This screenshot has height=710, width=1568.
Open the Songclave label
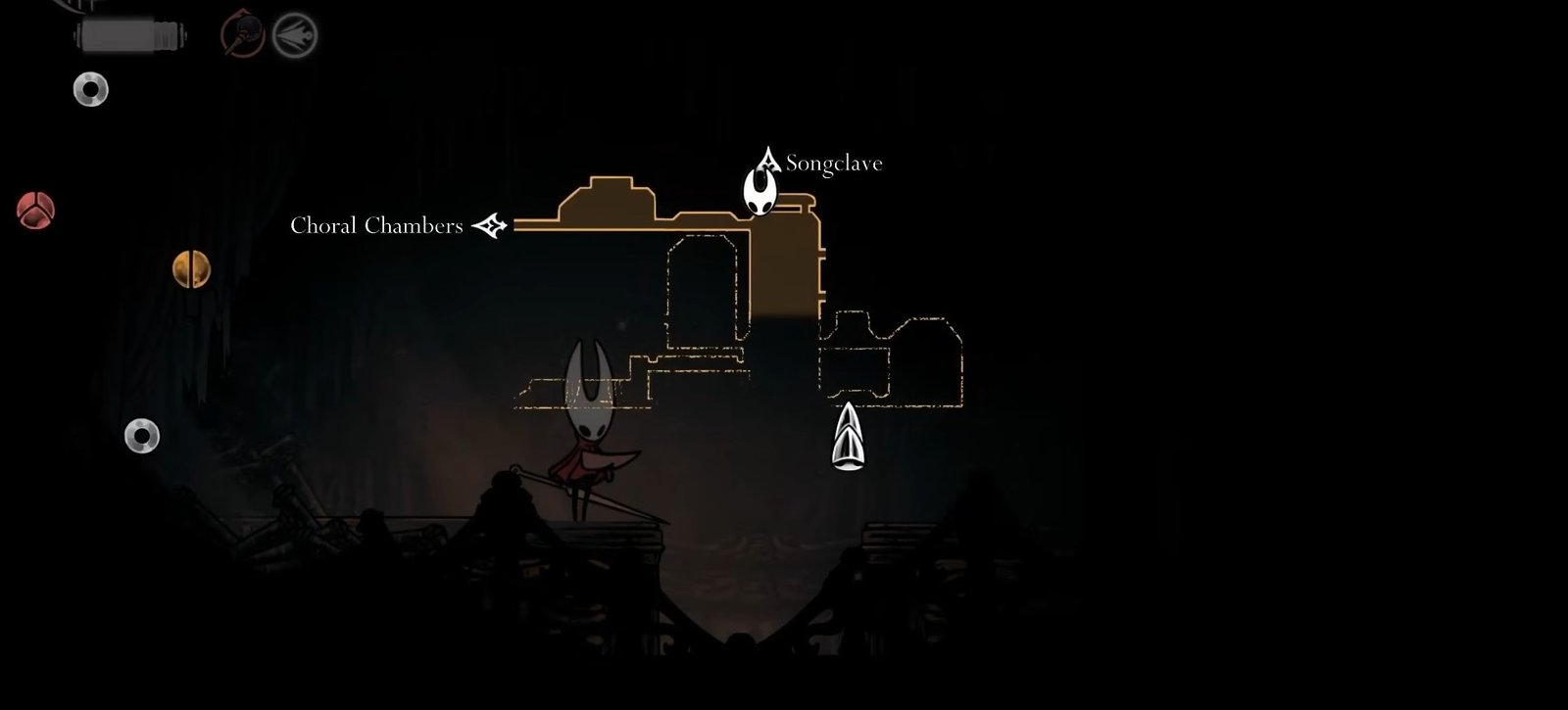coord(835,164)
